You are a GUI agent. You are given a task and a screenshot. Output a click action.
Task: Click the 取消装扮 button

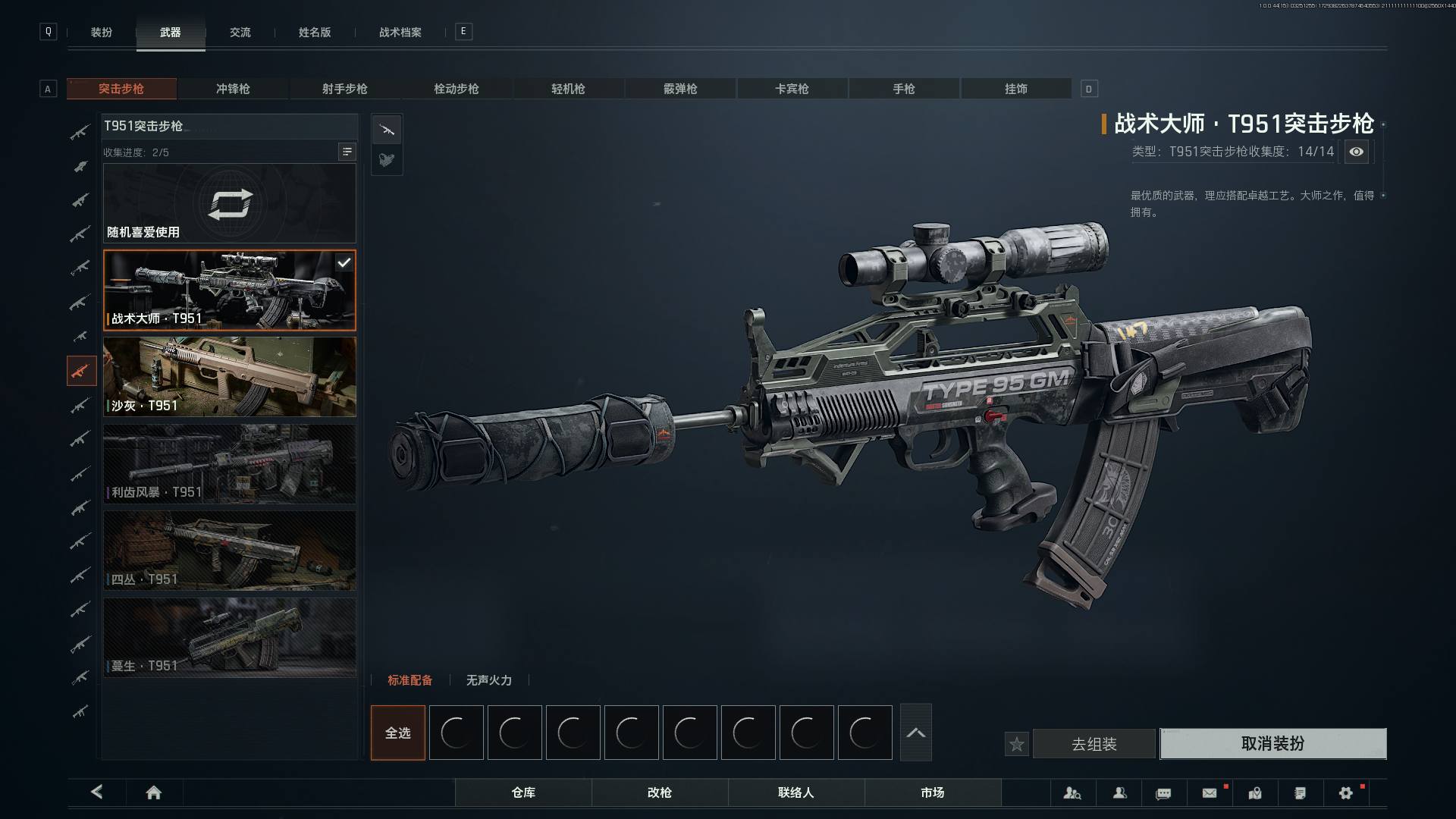click(x=1272, y=744)
